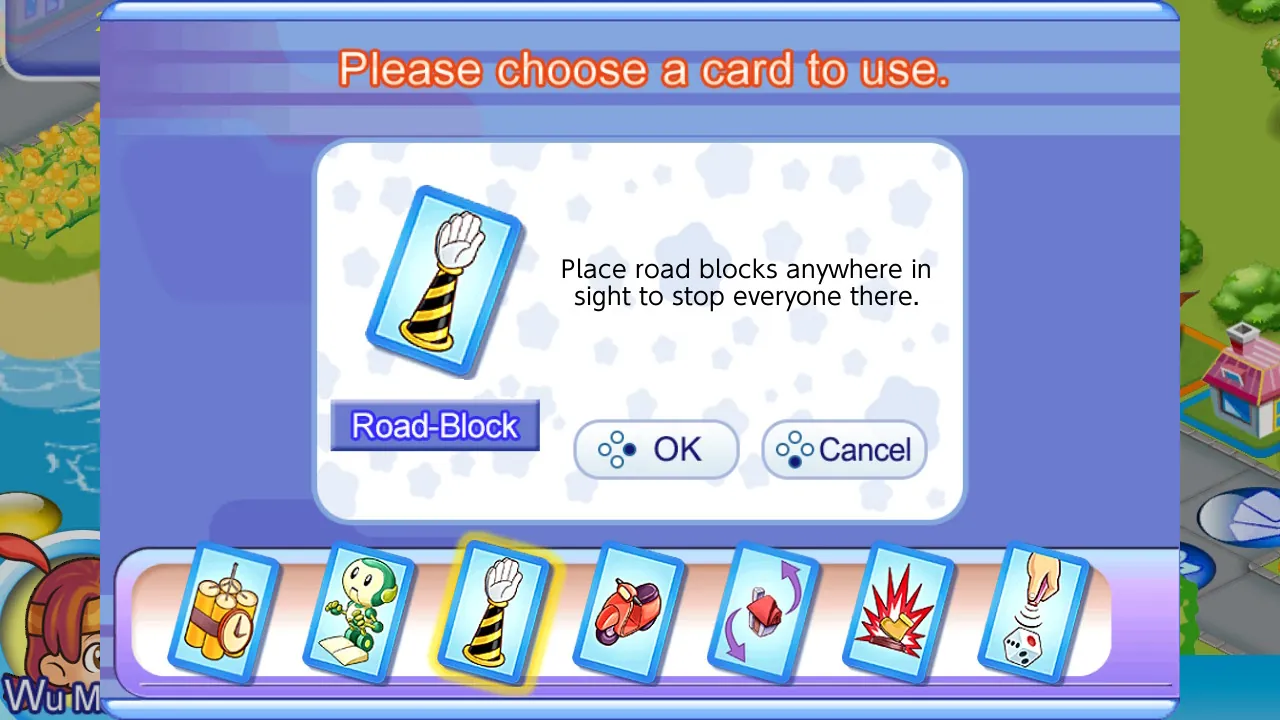Click the OK button icon circle

[620, 449]
